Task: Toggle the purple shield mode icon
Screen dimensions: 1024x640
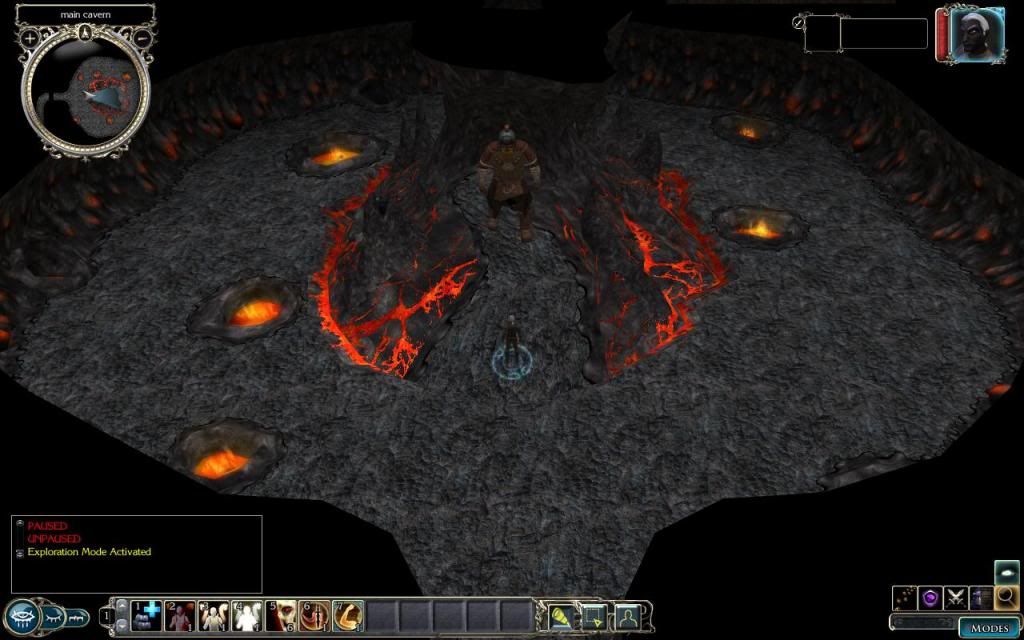Action: click(930, 597)
